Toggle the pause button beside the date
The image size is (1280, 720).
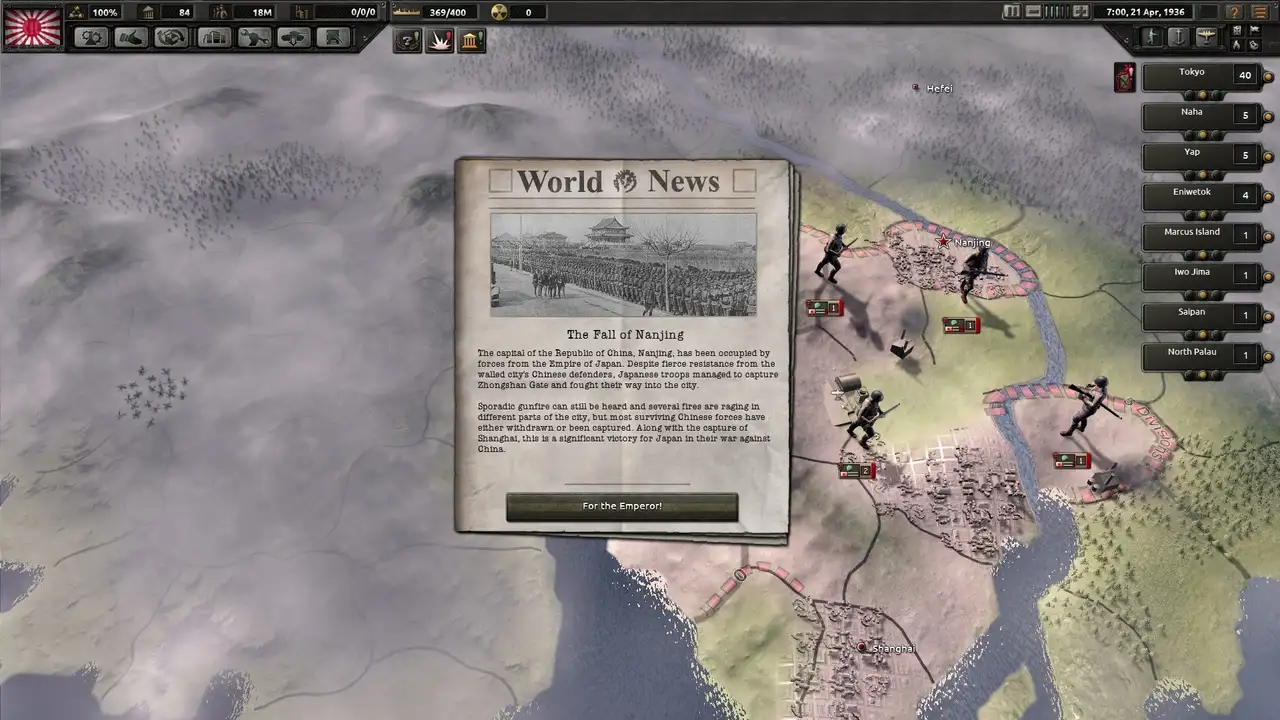(x=1011, y=12)
